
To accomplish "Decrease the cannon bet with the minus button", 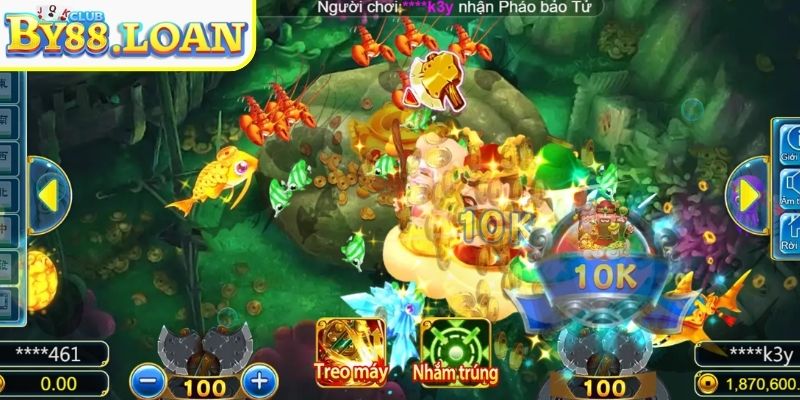I will tap(146, 381).
